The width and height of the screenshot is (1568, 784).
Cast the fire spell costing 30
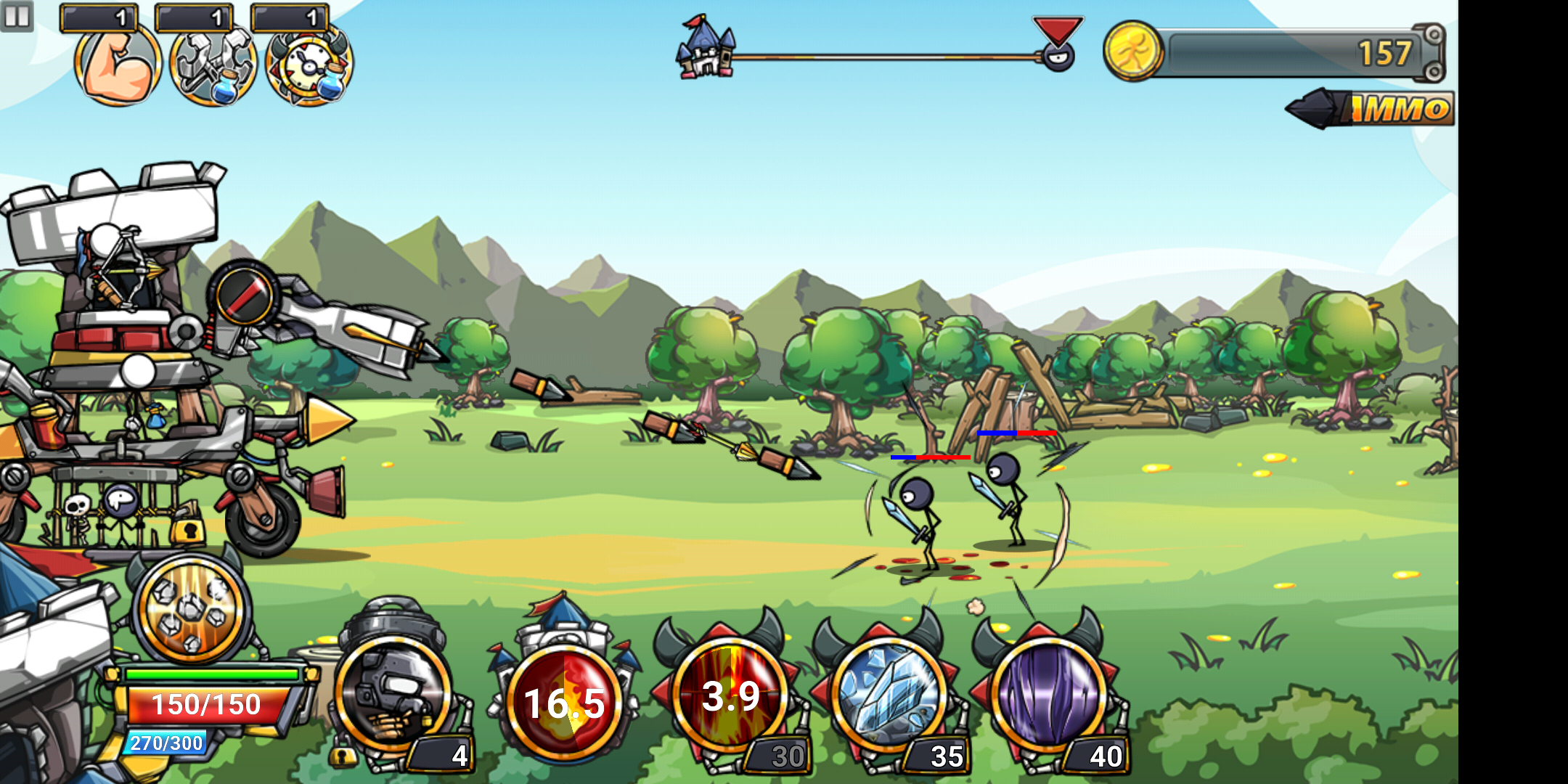click(730, 695)
